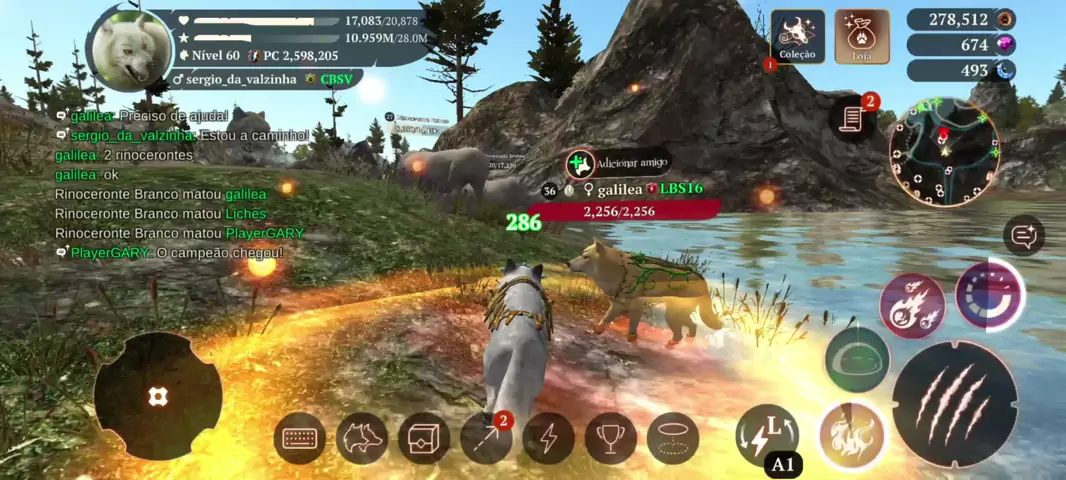1066x480 pixels.
Task: Activate the fireball meteor skill
Action: [912, 305]
